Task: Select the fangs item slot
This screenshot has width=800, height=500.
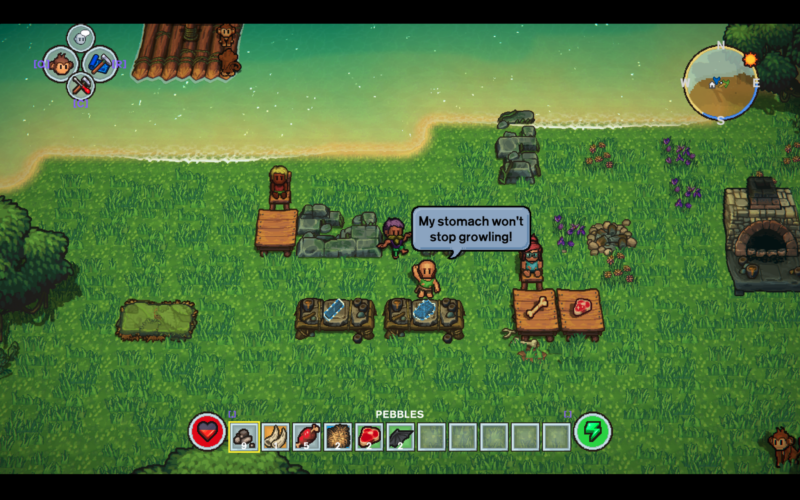Action: pos(275,436)
